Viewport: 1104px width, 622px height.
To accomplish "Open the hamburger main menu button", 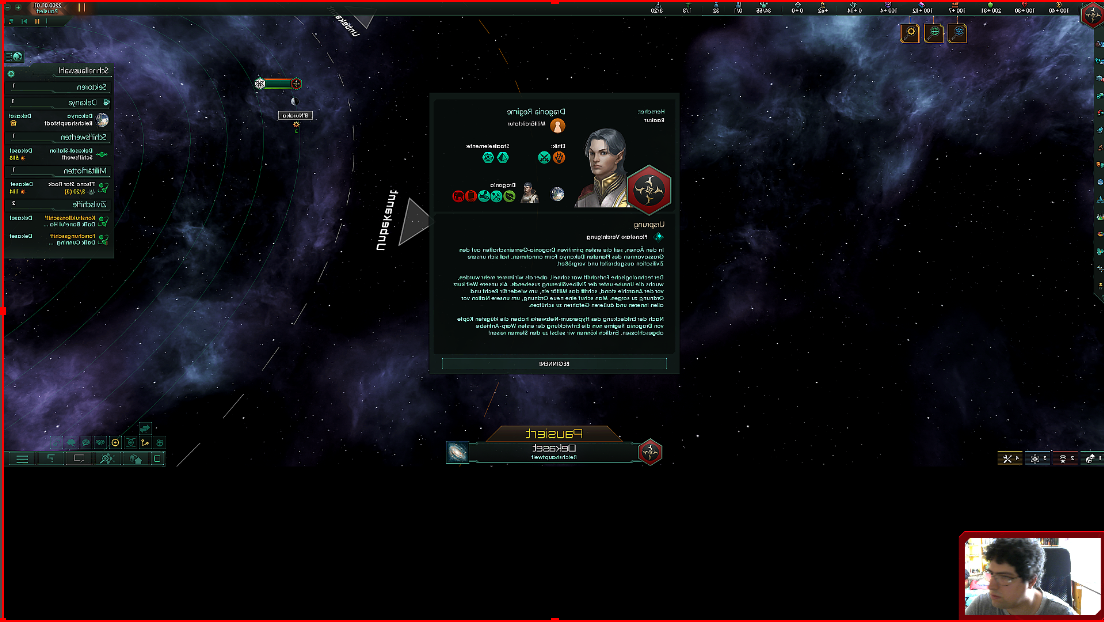I will point(21,458).
